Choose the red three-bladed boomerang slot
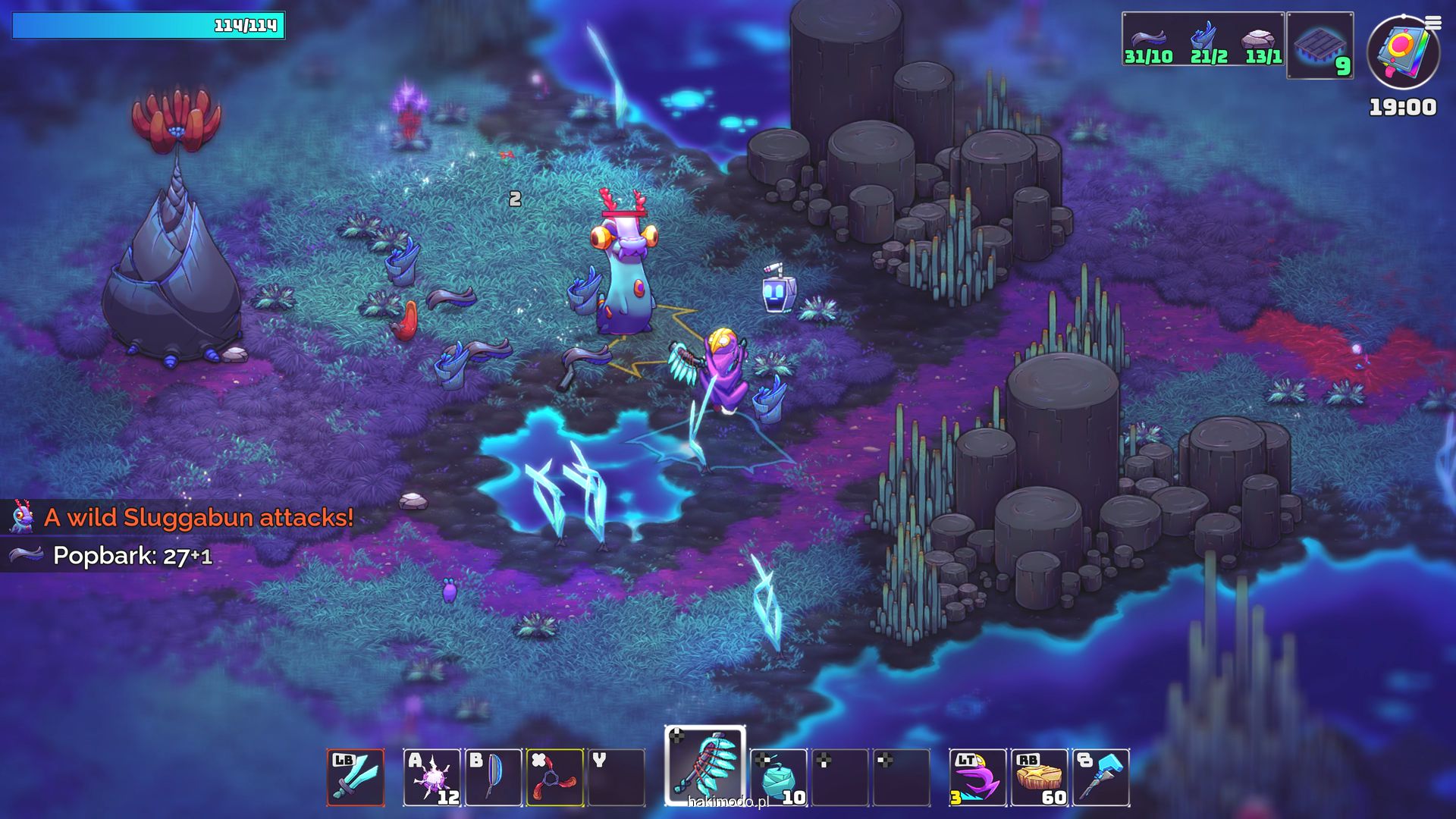Screen dimensions: 1456x819 [x=554, y=777]
